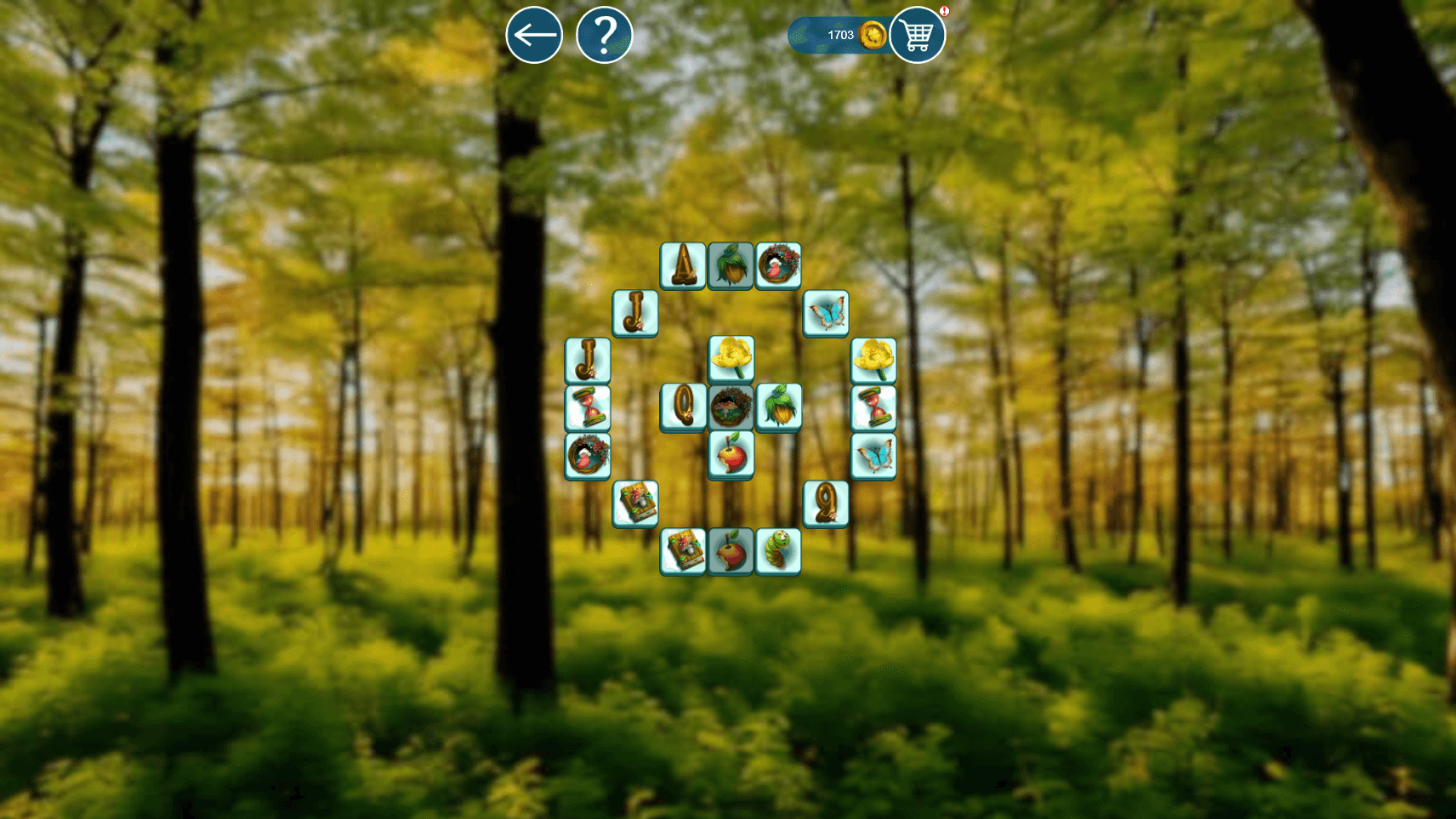Click the number 9 tile
This screenshot has height=819, width=1456.
826,502
